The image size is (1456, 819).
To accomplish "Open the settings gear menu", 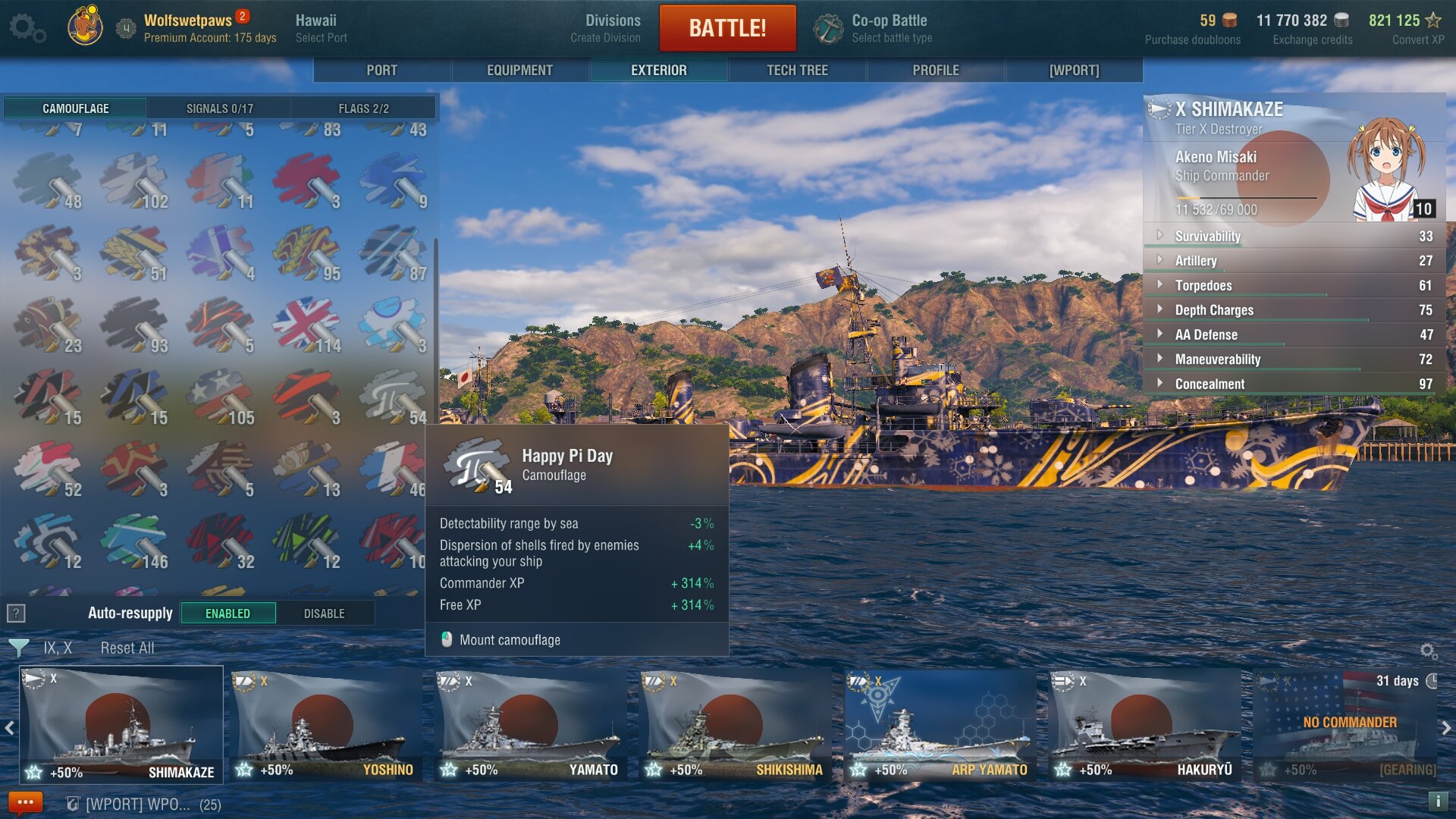I will pos(27,28).
